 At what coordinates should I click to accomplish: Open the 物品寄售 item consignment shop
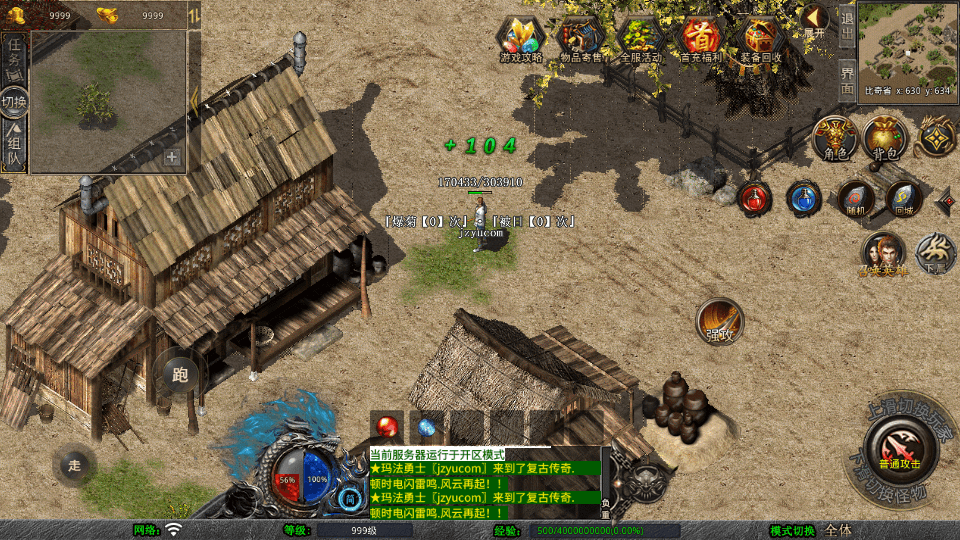pos(581,40)
